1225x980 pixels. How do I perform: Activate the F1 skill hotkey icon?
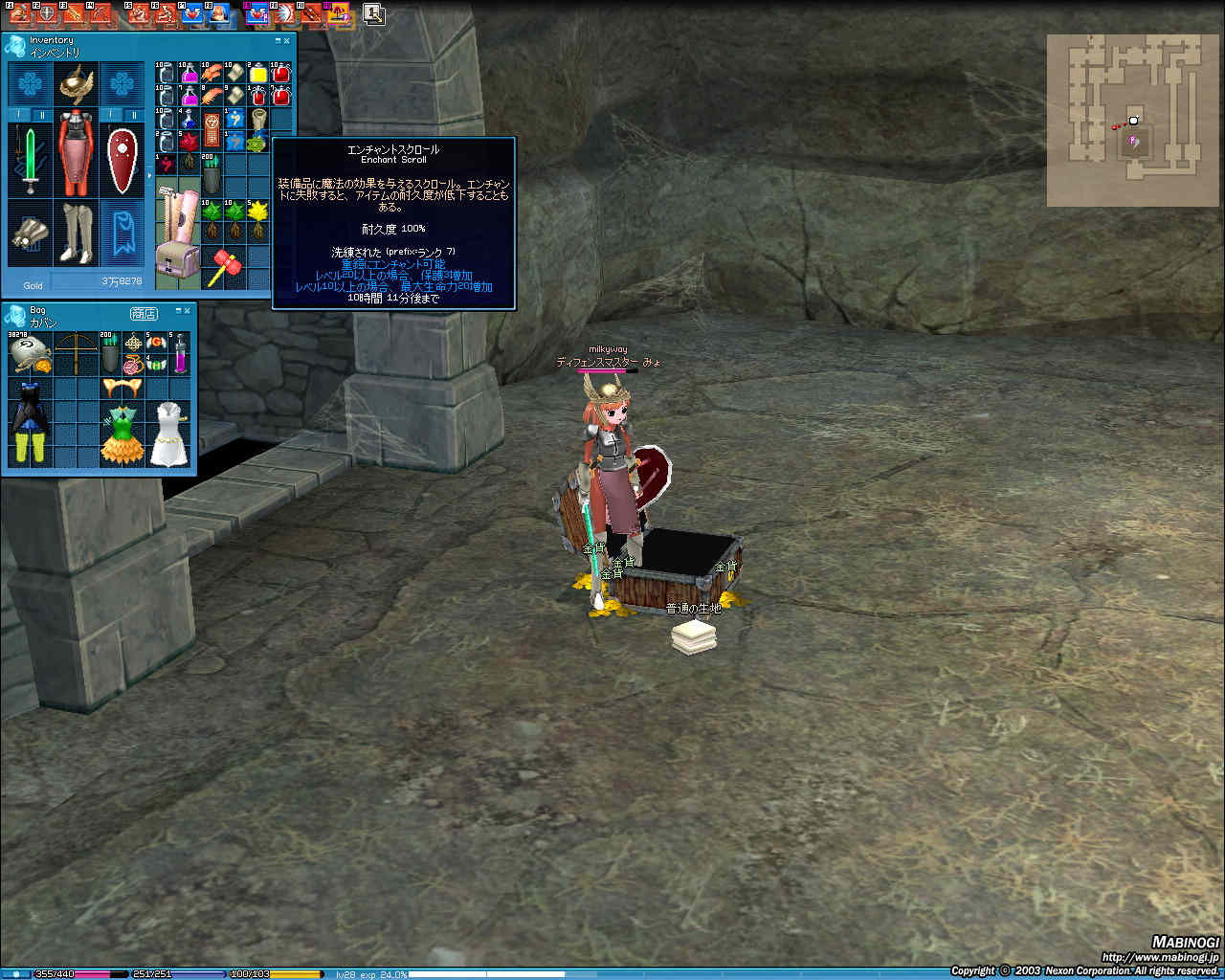[x=20, y=13]
